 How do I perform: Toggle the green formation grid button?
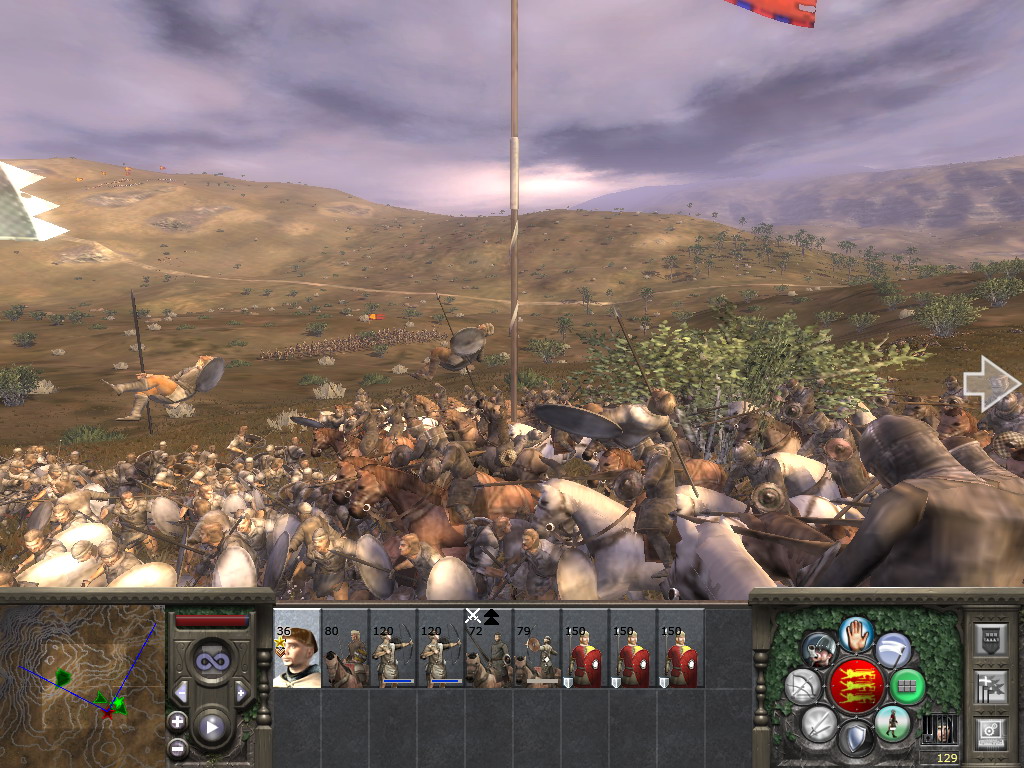(x=907, y=686)
